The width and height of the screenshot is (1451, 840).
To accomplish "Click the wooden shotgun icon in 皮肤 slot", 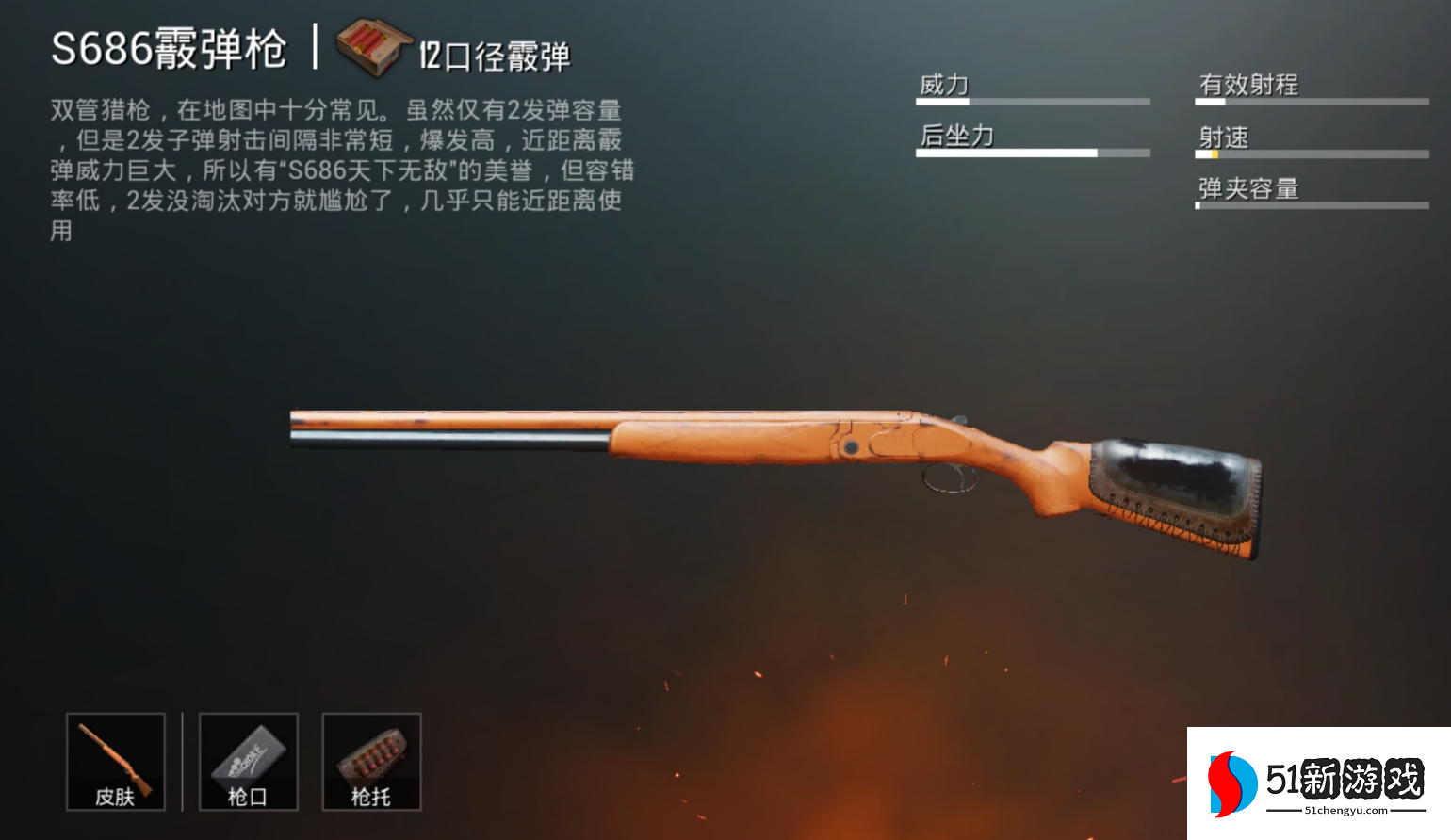I will pos(115,753).
